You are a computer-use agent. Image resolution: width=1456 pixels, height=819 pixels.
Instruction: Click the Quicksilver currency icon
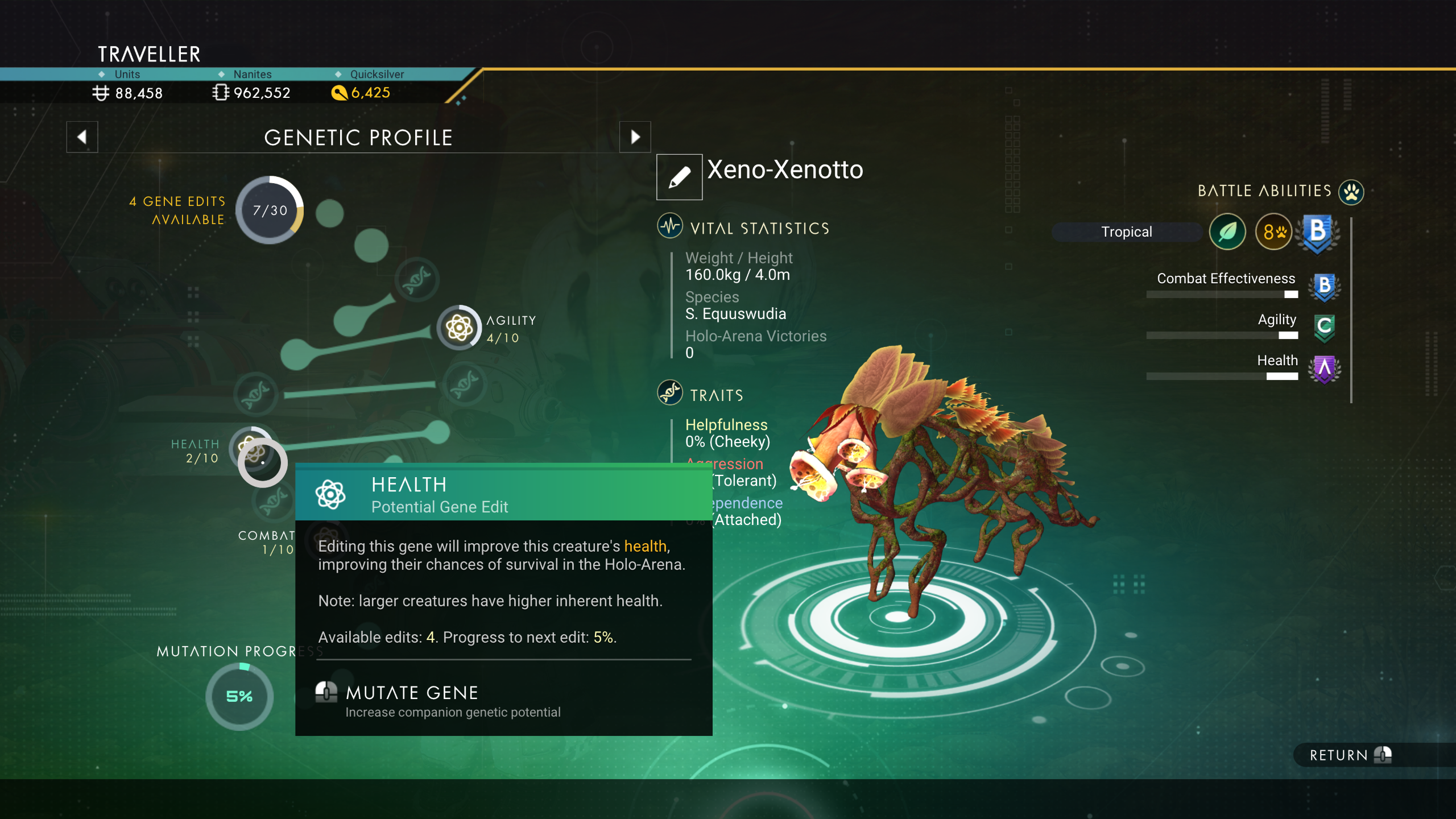[x=340, y=93]
